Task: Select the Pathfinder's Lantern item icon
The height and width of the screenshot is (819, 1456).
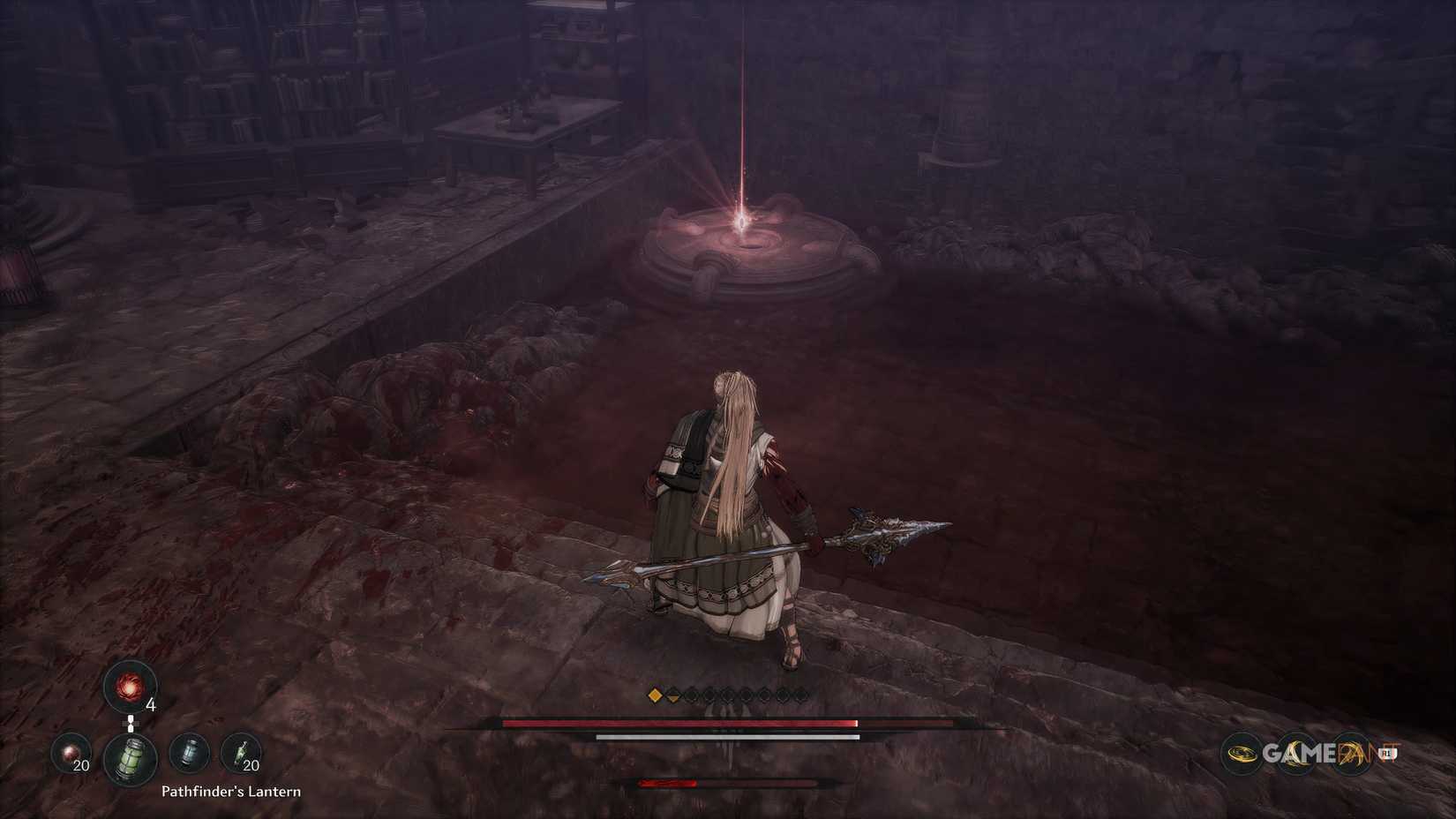Action: pyautogui.click(x=130, y=757)
